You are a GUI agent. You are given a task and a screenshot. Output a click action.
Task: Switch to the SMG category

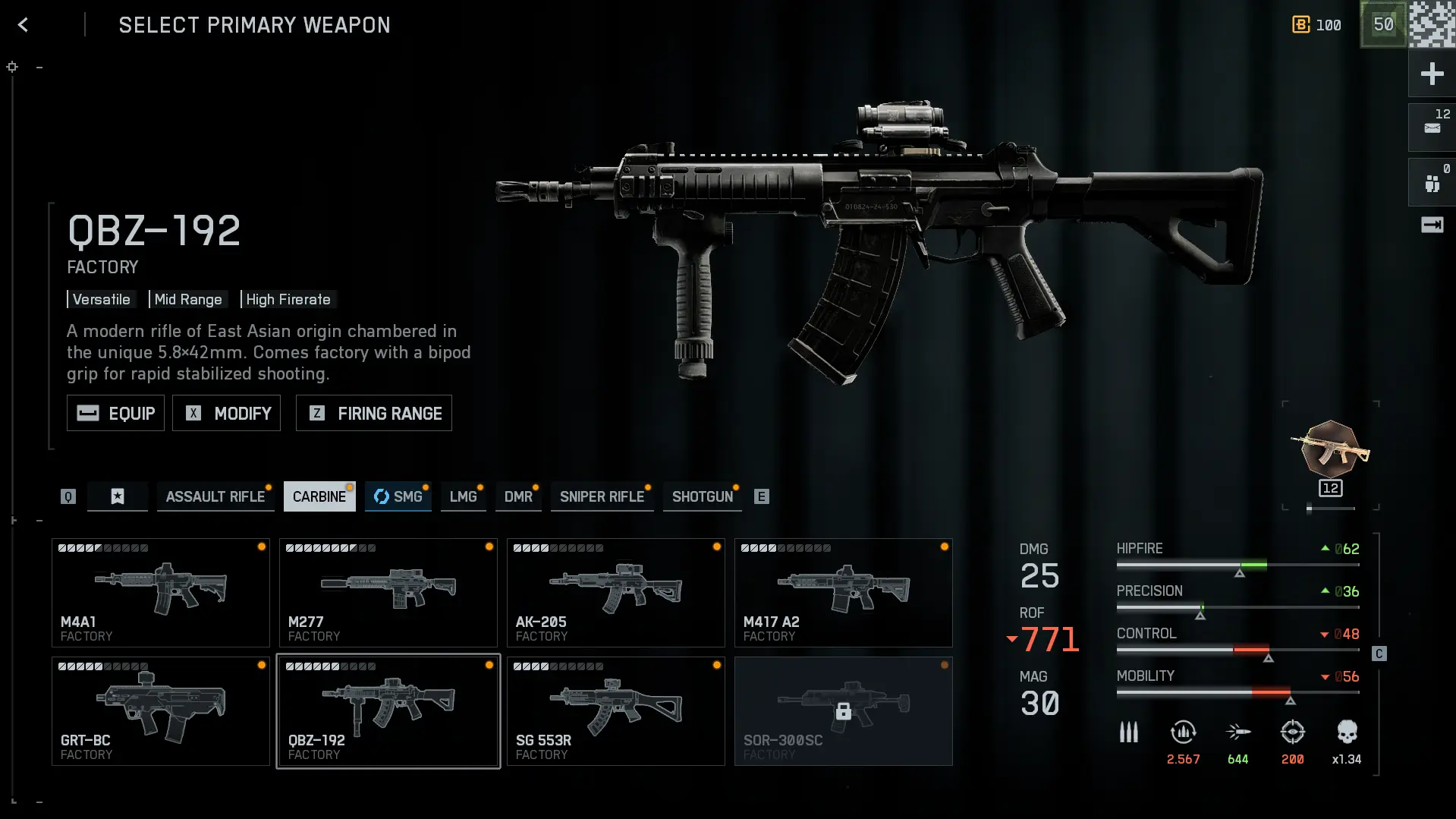click(x=398, y=496)
